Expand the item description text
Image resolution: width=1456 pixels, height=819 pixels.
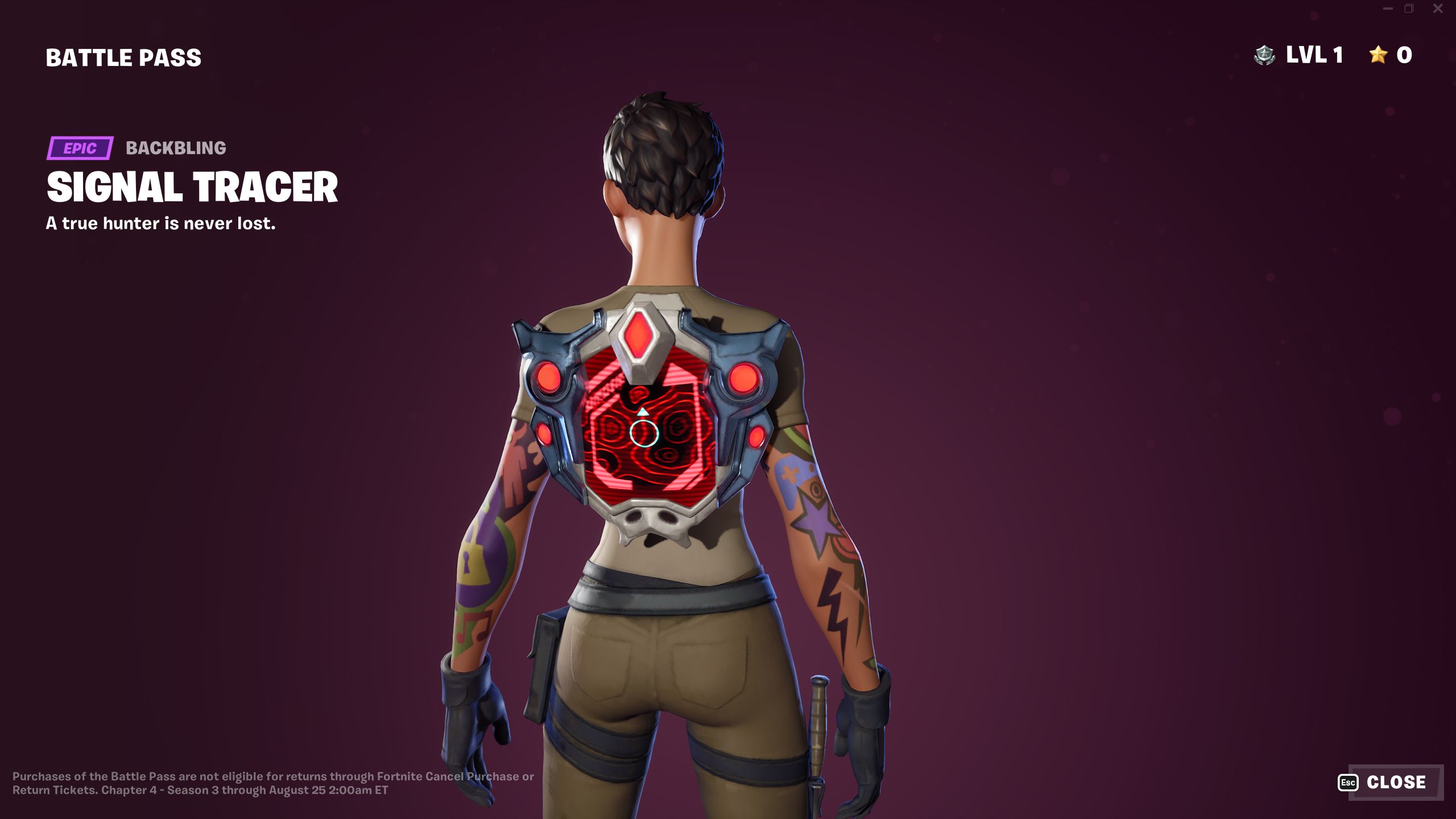point(160,225)
